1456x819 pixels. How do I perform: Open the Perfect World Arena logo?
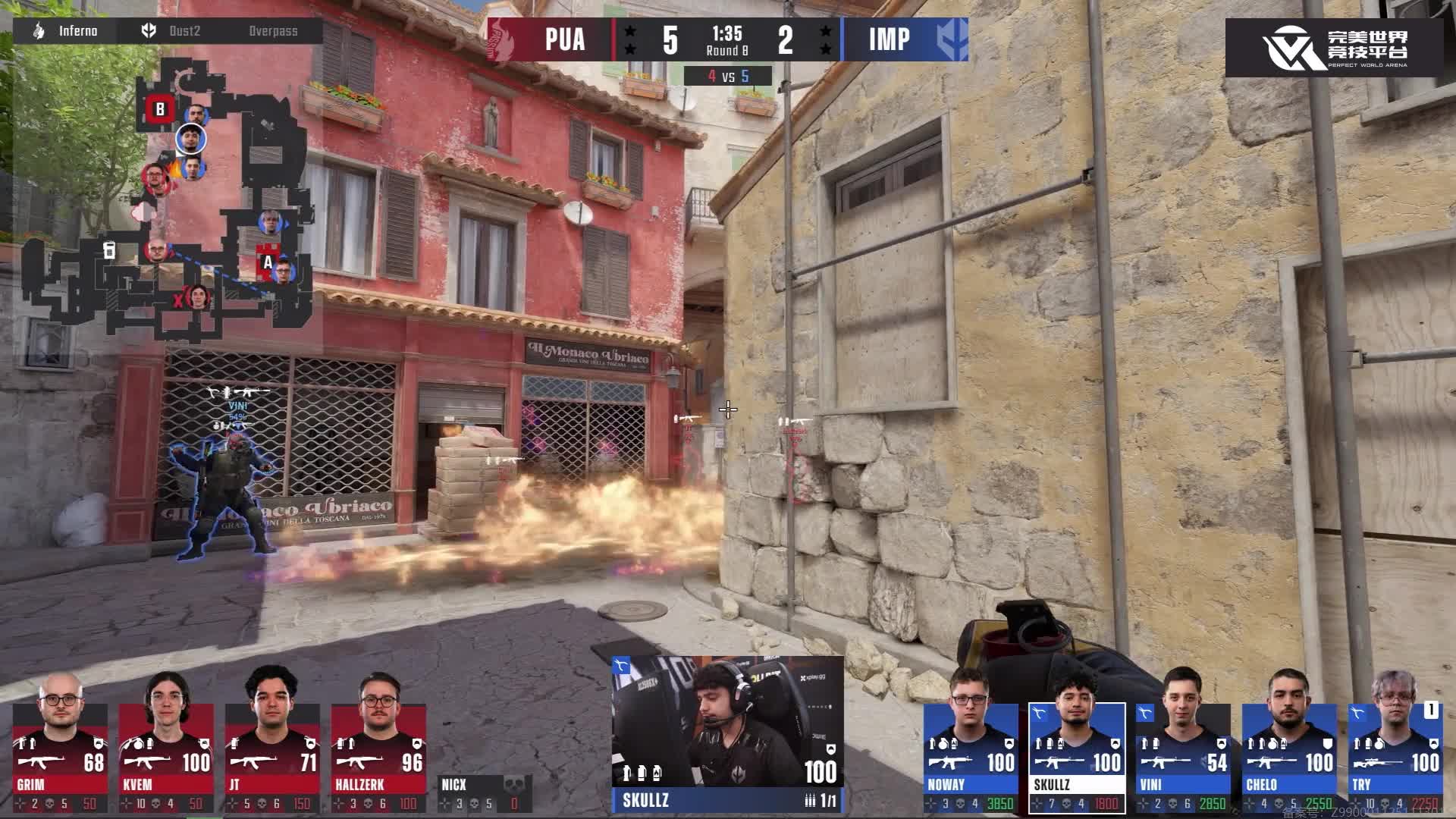coord(1334,48)
